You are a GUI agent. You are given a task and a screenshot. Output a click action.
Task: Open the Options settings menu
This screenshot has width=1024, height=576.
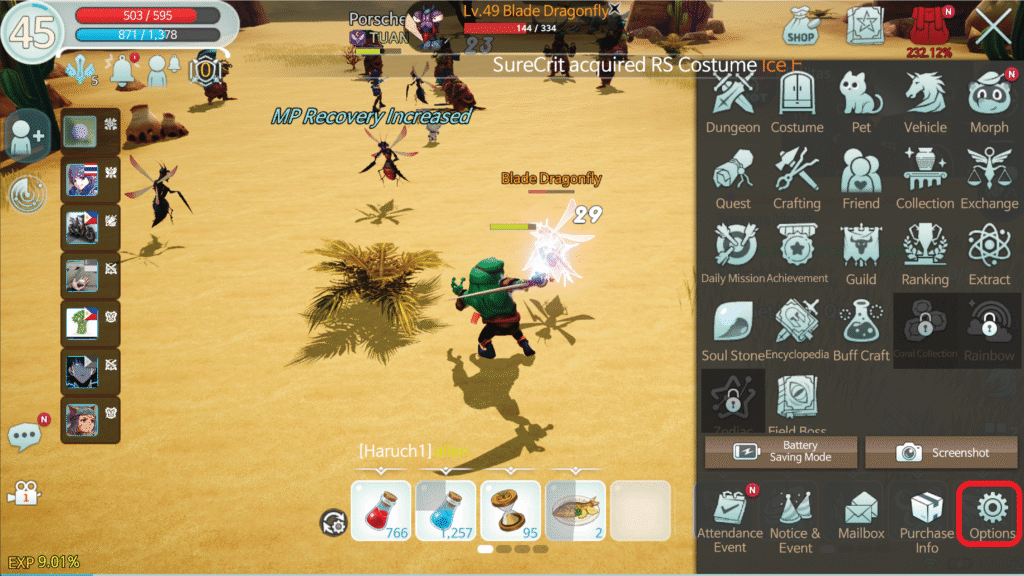coord(991,515)
